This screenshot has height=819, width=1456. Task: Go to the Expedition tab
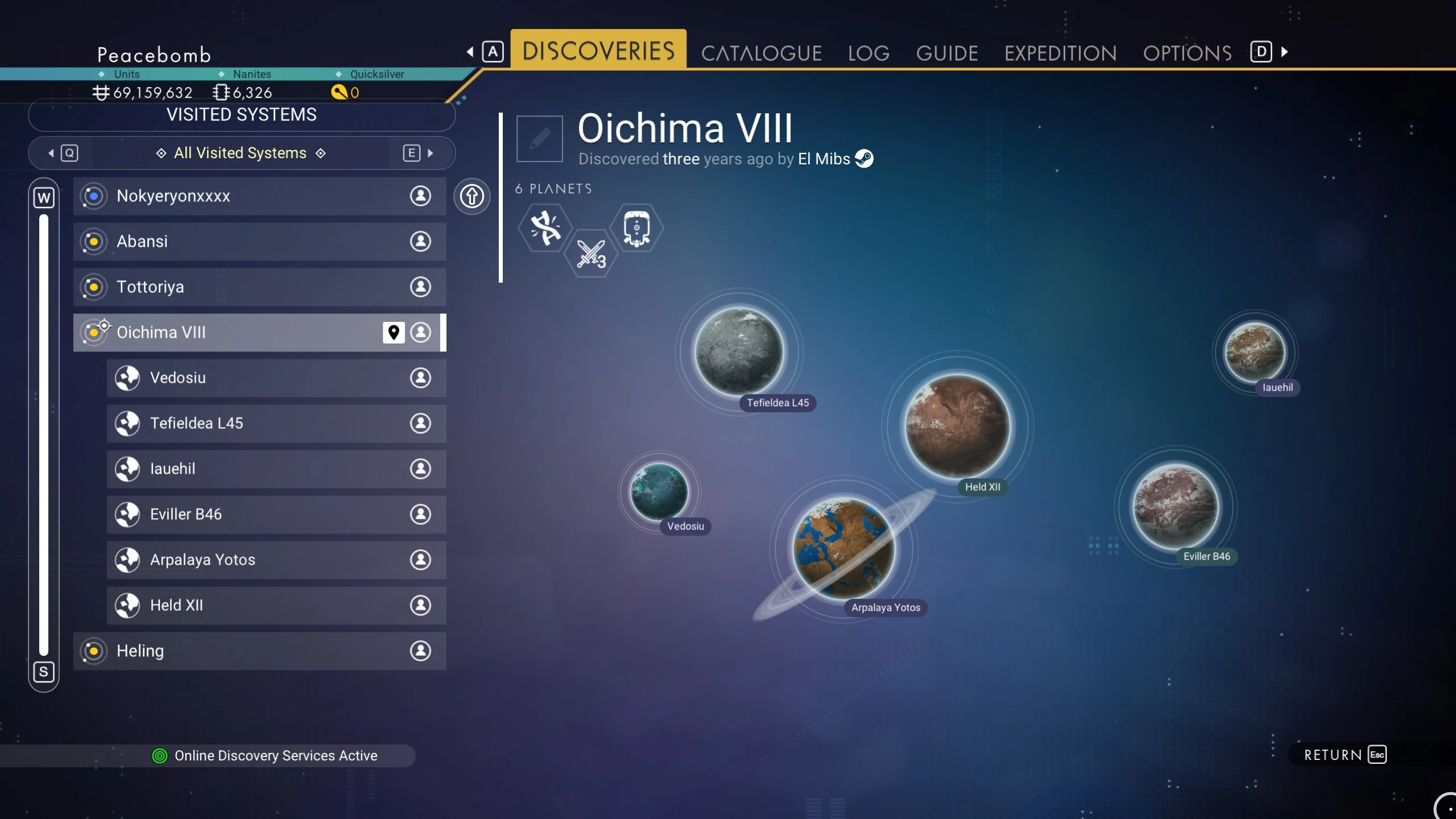click(1061, 53)
